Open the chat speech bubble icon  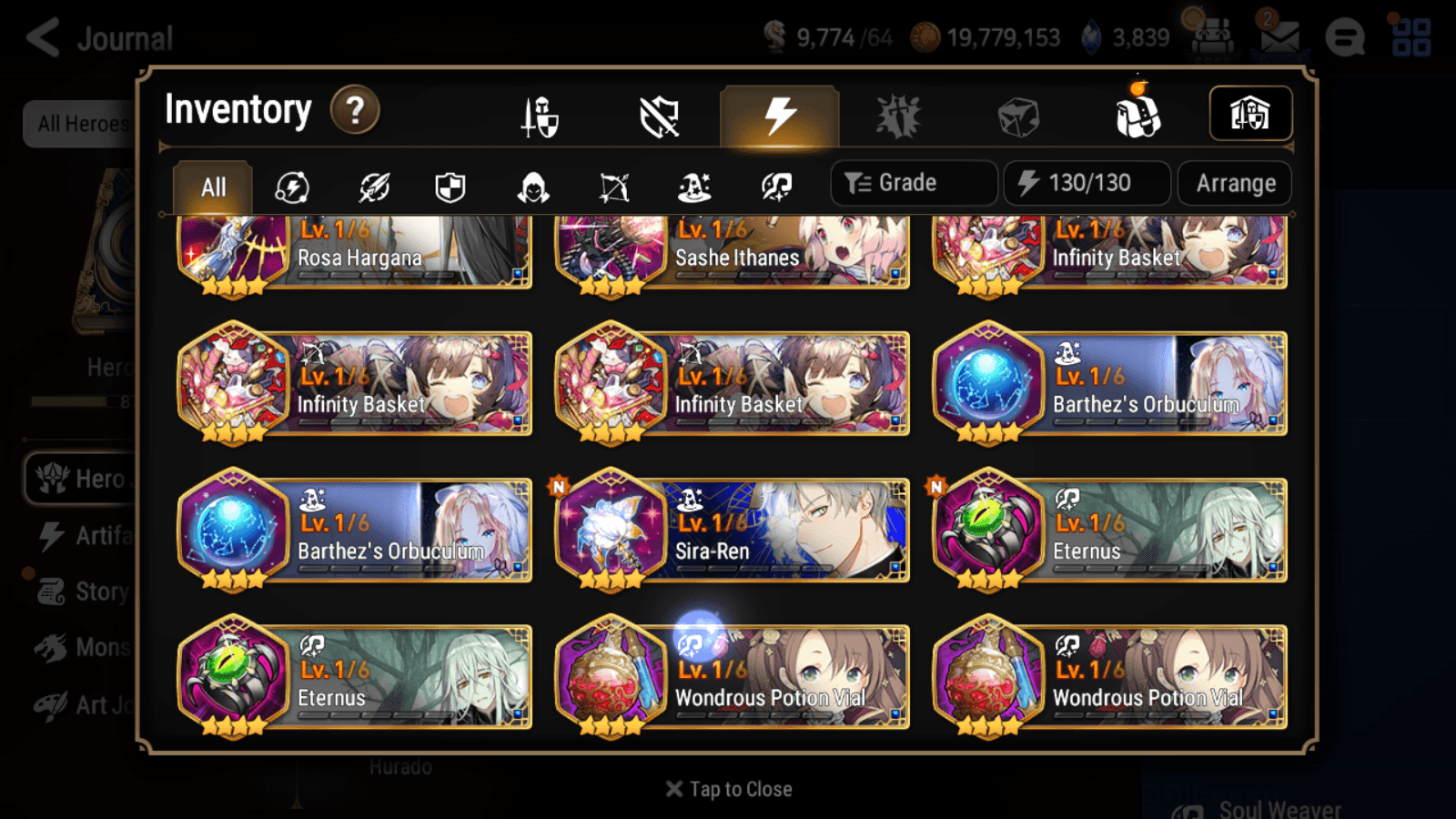coord(1345,38)
